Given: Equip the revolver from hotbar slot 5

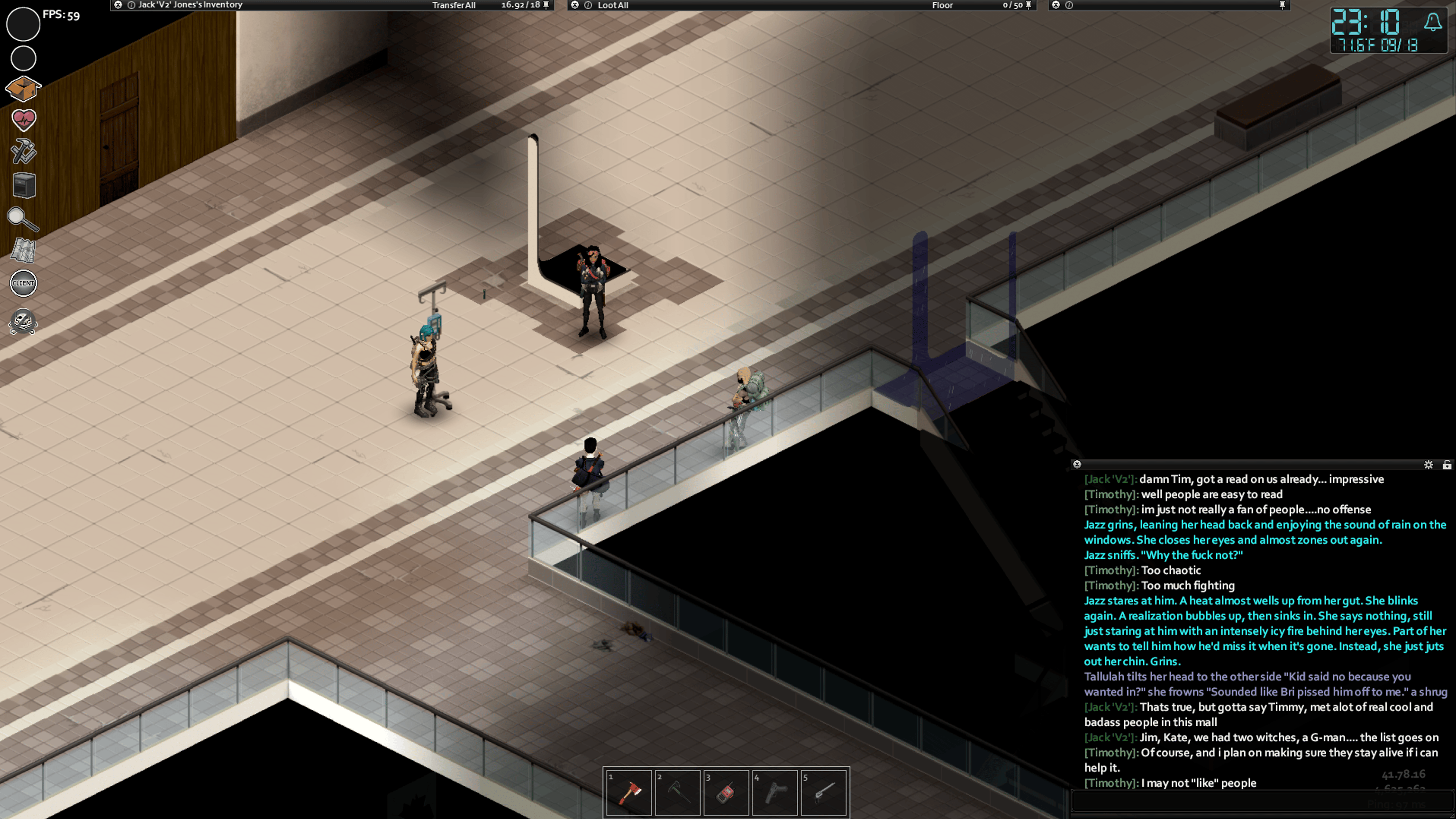Looking at the screenshot, I should (824, 792).
